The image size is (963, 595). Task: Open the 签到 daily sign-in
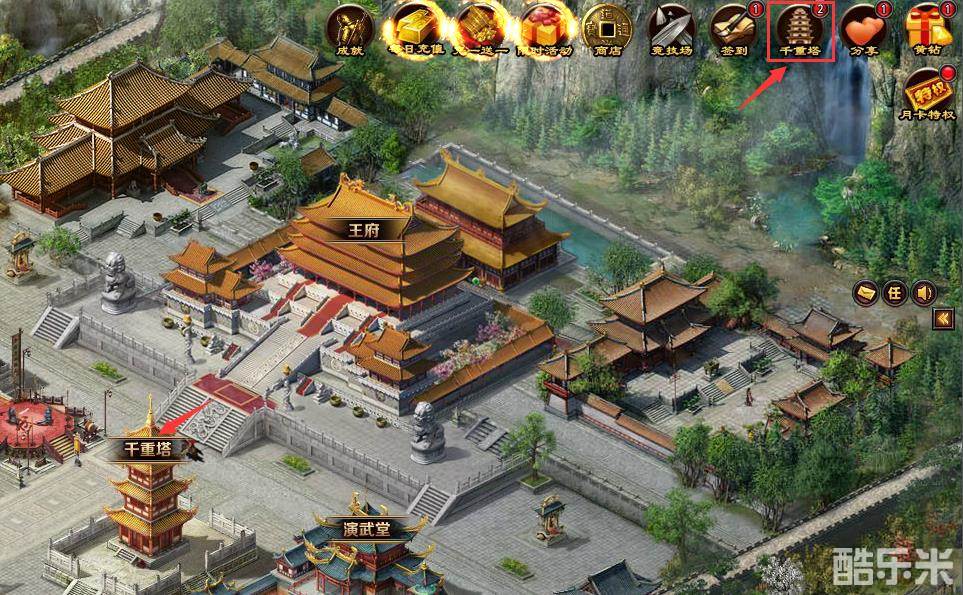coord(733,29)
